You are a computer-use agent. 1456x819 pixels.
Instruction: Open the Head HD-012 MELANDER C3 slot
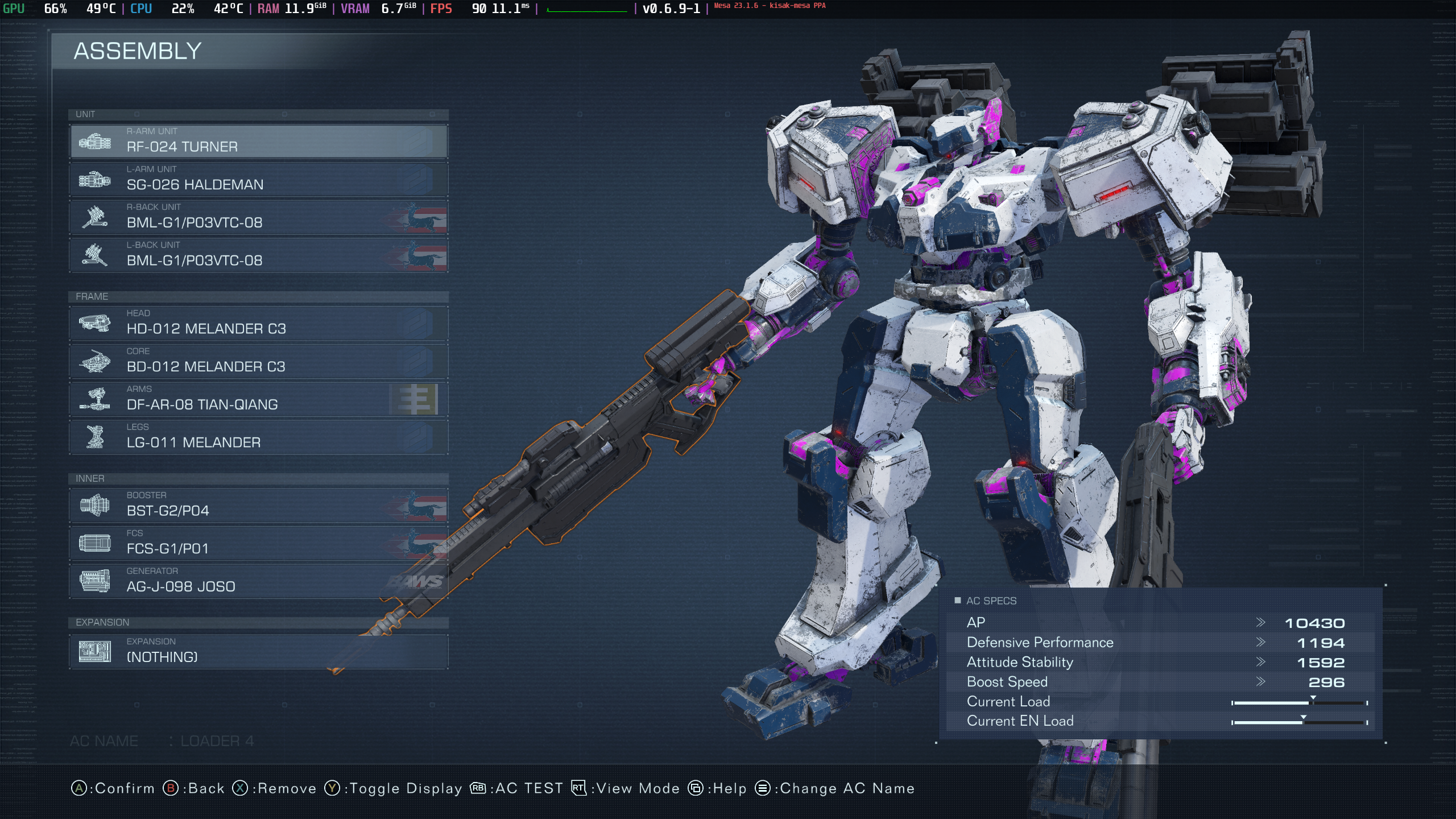259,323
